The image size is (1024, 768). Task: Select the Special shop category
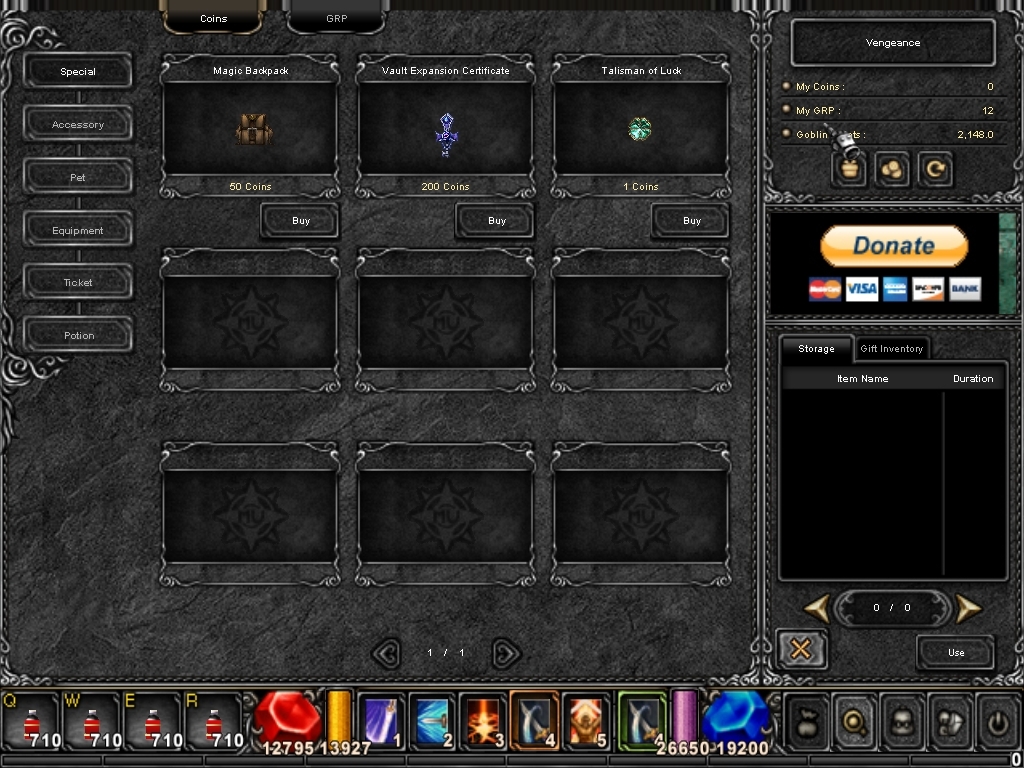point(78,72)
